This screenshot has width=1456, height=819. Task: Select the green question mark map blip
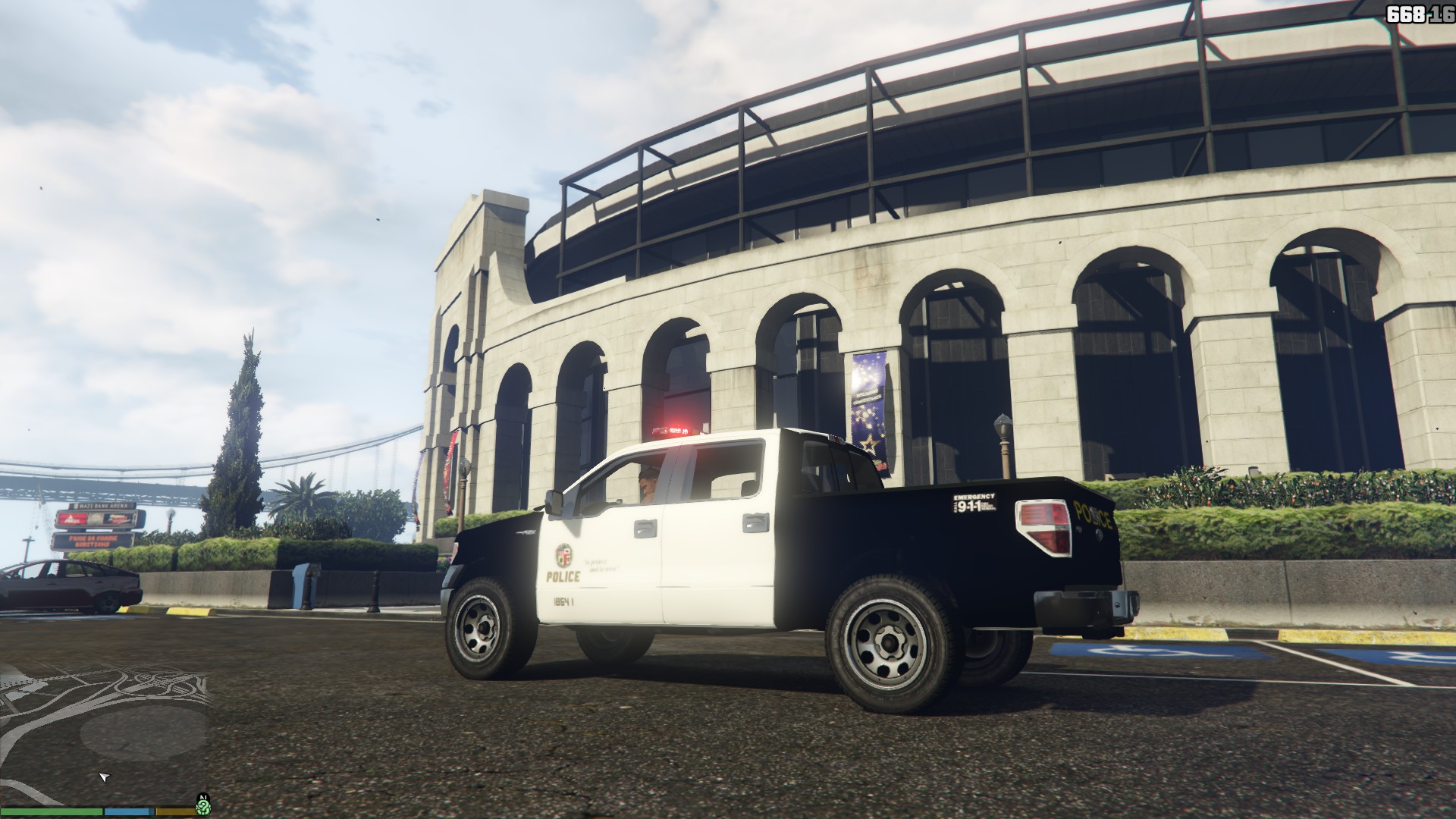click(x=202, y=807)
